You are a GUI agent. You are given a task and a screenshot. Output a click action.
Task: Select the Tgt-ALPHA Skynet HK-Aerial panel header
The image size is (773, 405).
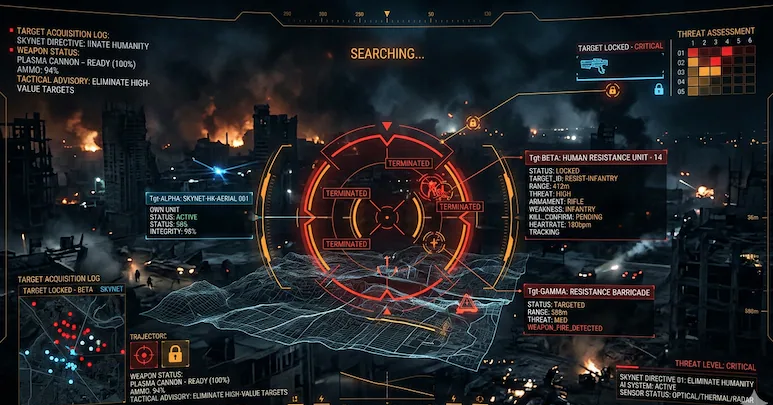[x=199, y=198]
